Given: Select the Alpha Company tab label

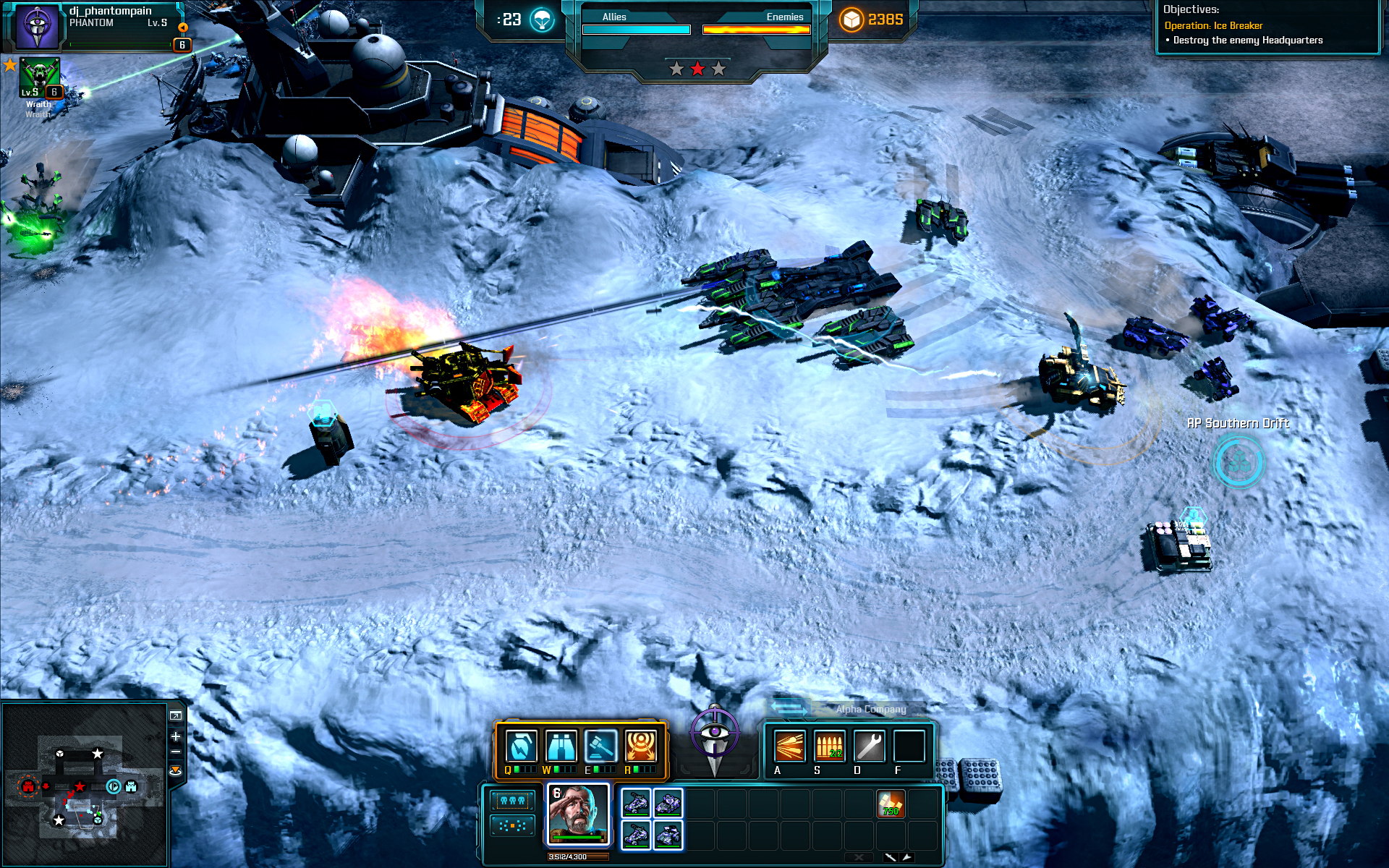Looking at the screenshot, I should coord(871,710).
